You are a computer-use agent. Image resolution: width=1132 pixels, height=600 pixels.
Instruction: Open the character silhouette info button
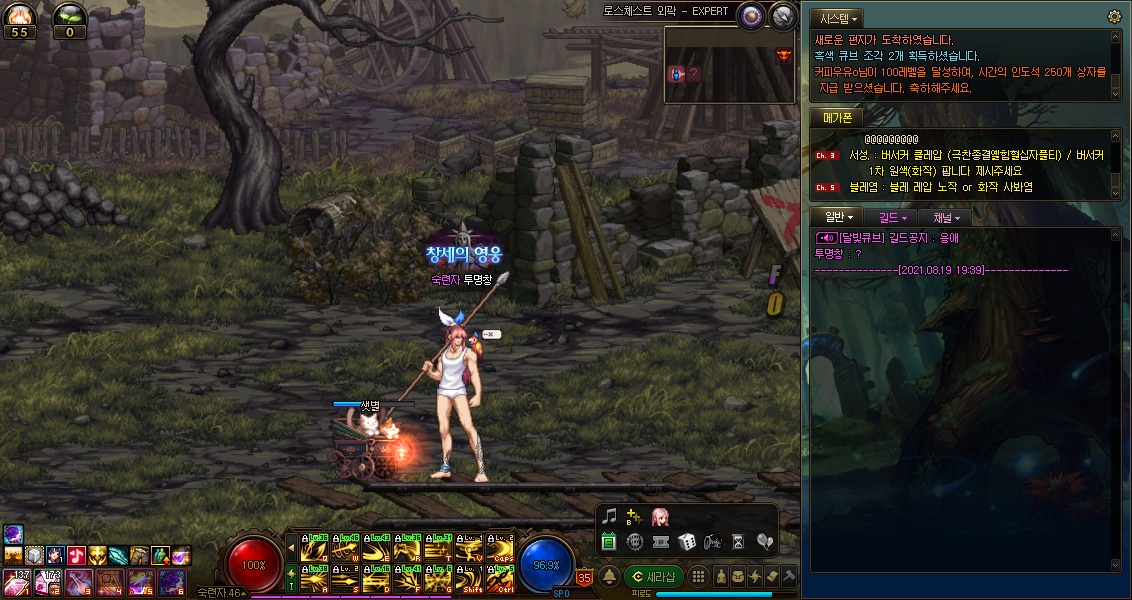(x=719, y=577)
